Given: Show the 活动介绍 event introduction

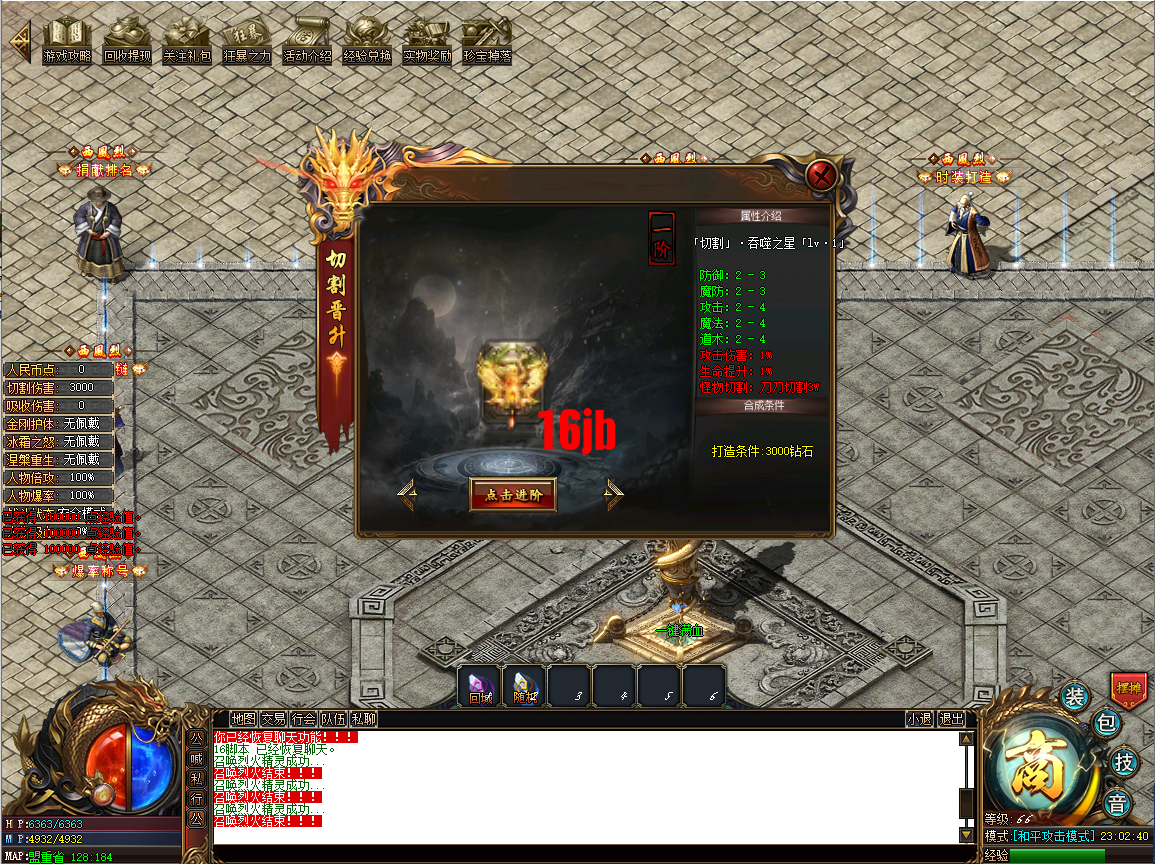Looking at the screenshot, I should [307, 42].
